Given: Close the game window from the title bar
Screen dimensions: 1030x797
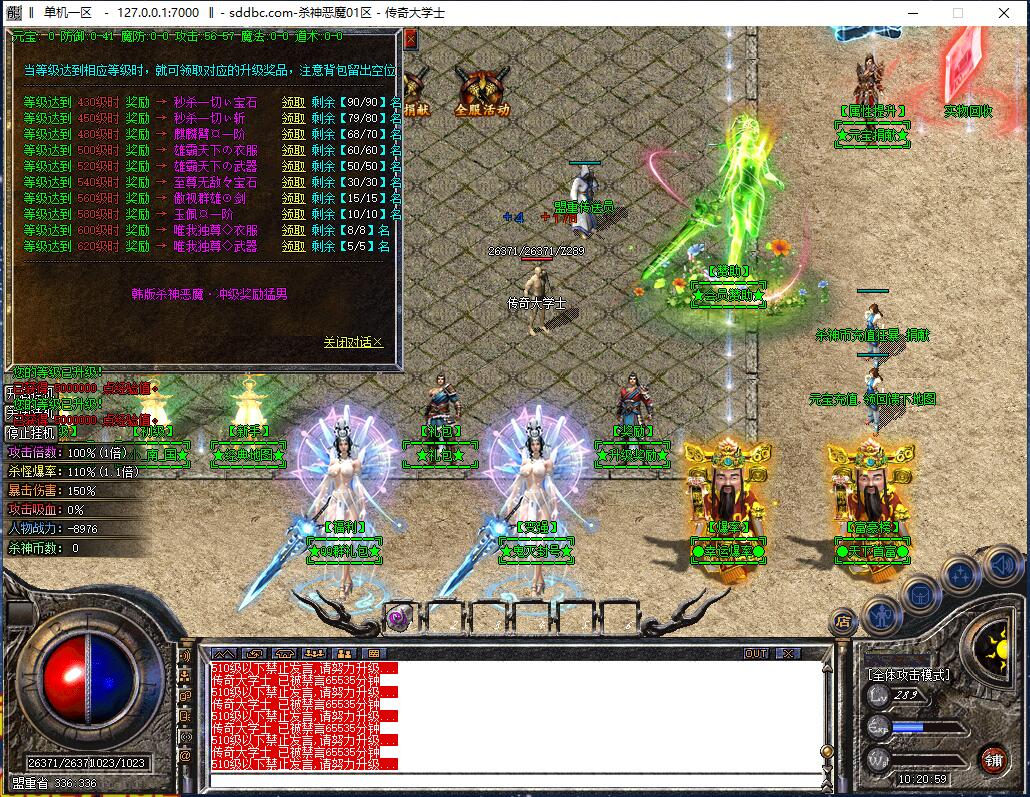Looking at the screenshot, I should point(1005,13).
